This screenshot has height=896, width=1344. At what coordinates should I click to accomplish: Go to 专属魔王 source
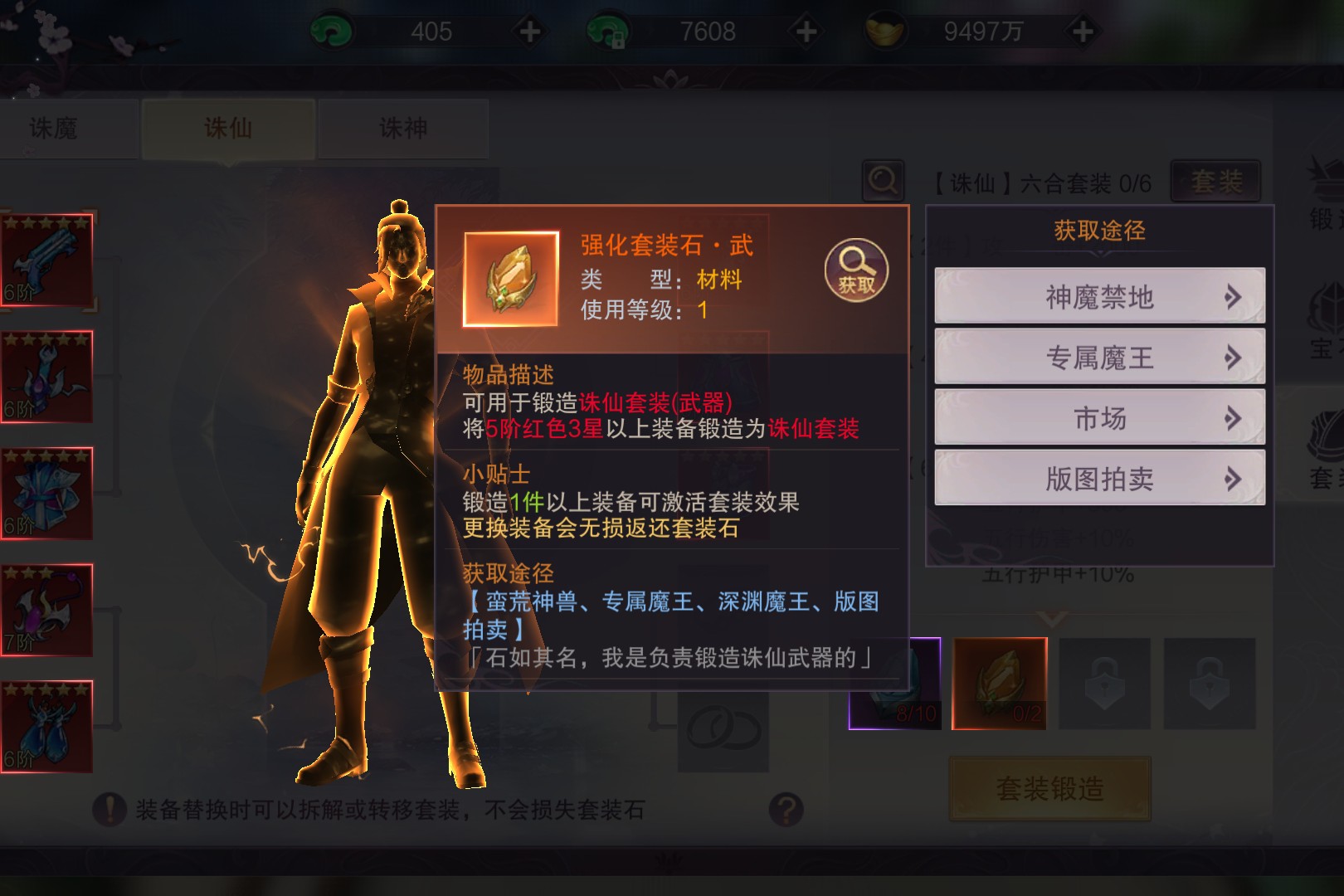click(1099, 357)
